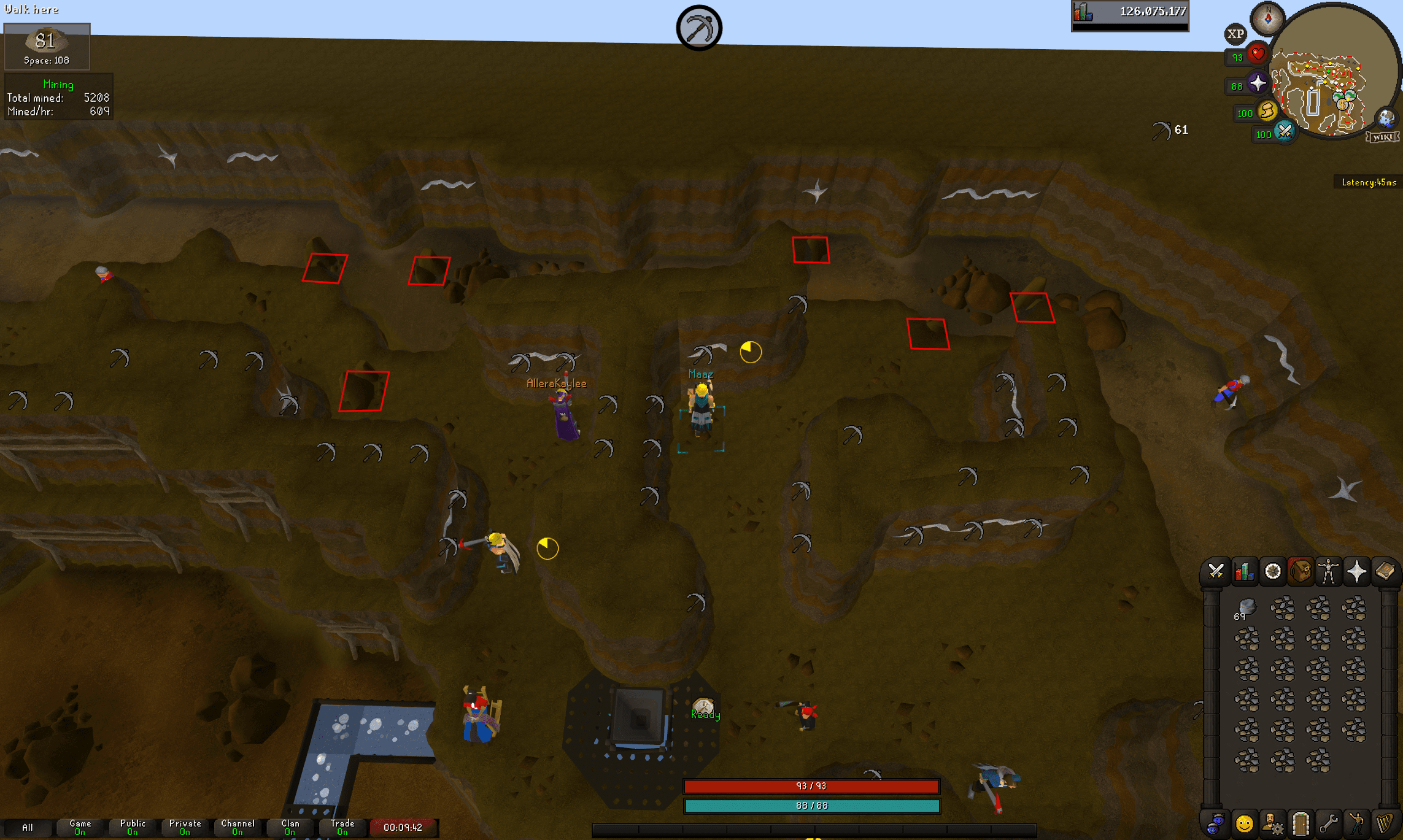This screenshot has height=840, width=1403.
Task: Open the Skills tab
Action: pyautogui.click(x=1244, y=571)
